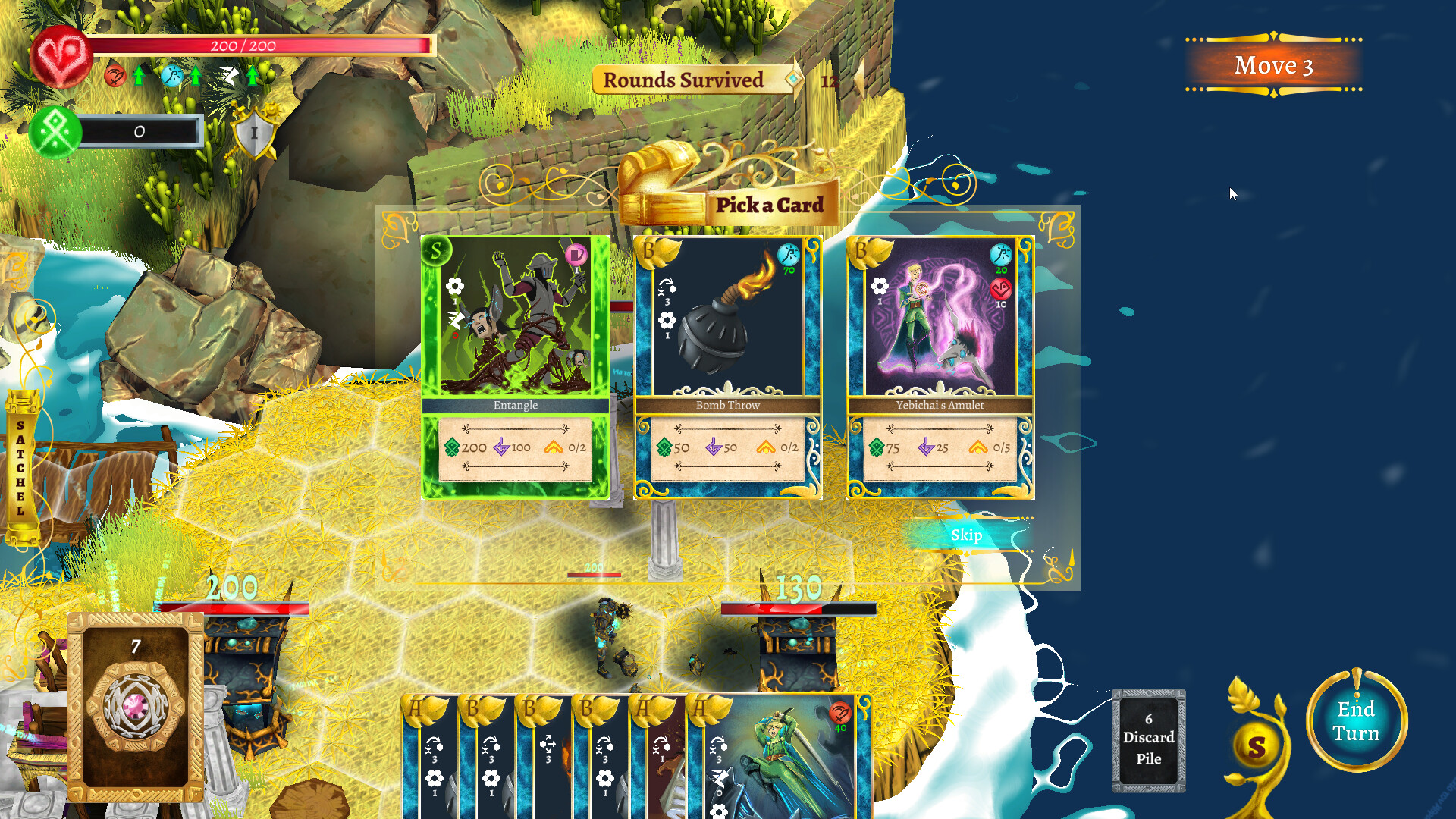Select the red attack buff icon
The height and width of the screenshot is (819, 1456).
pyautogui.click(x=115, y=76)
